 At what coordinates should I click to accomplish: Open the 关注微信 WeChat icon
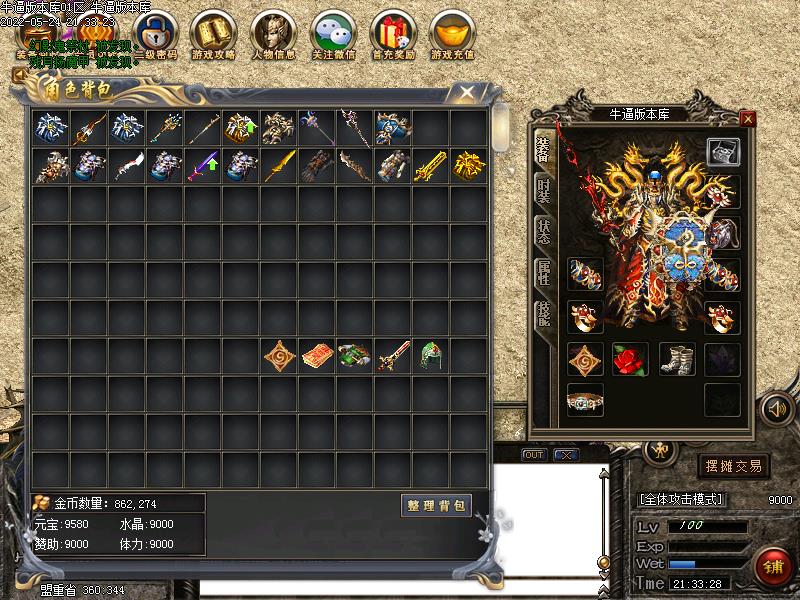click(333, 35)
